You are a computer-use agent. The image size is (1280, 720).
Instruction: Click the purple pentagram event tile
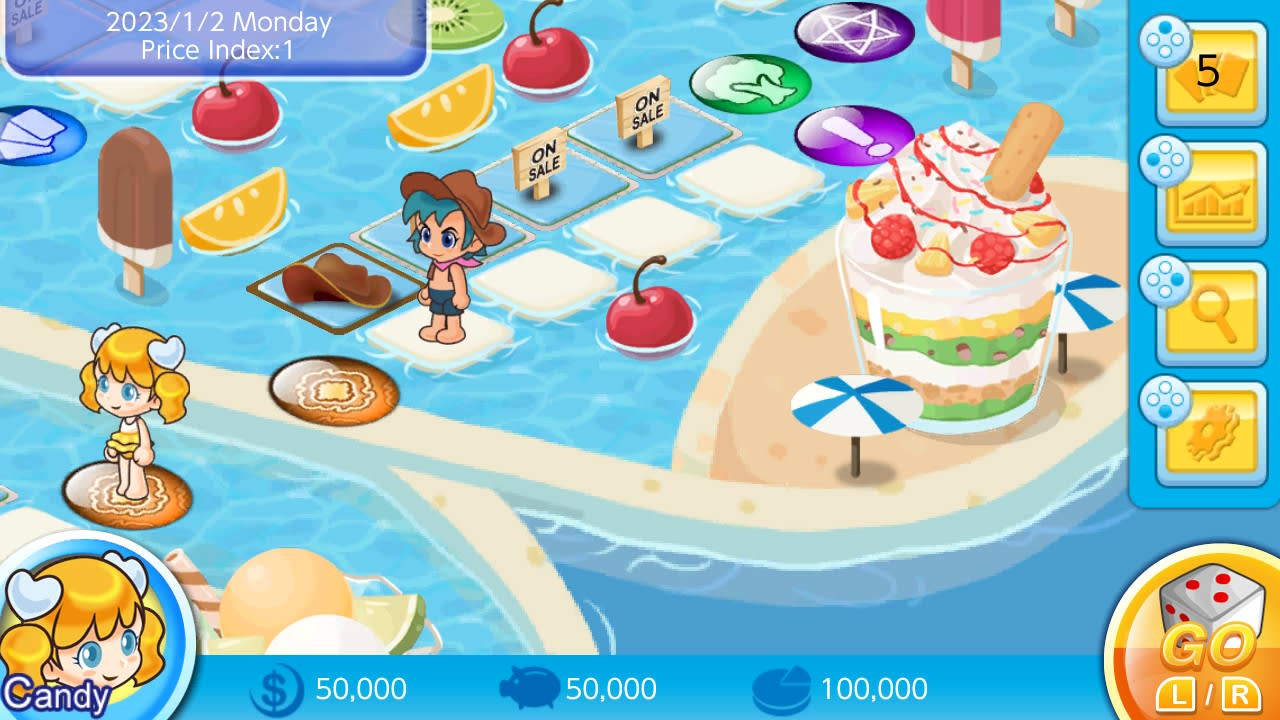tap(855, 30)
